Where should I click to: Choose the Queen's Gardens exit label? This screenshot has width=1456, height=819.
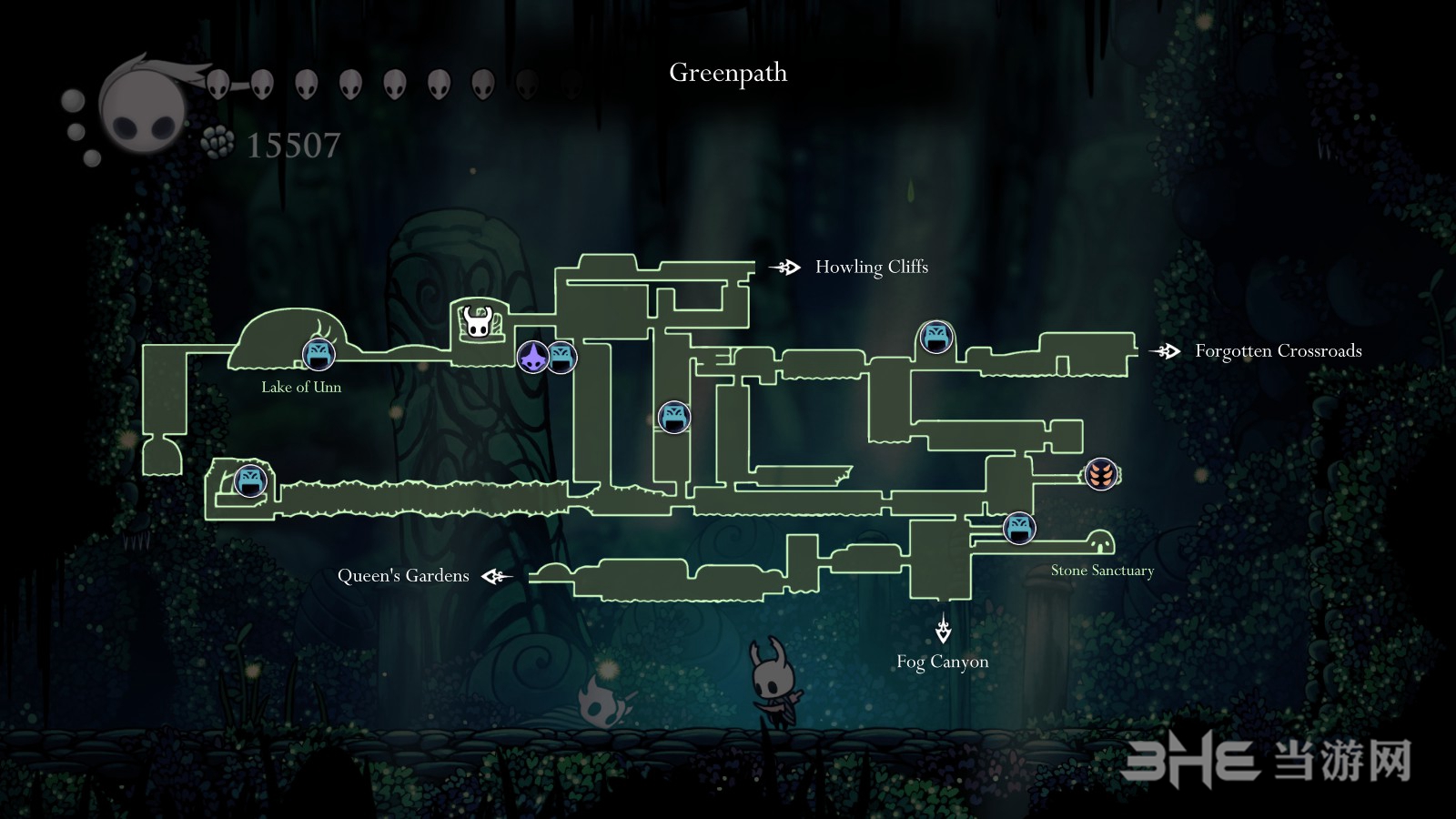point(403,576)
